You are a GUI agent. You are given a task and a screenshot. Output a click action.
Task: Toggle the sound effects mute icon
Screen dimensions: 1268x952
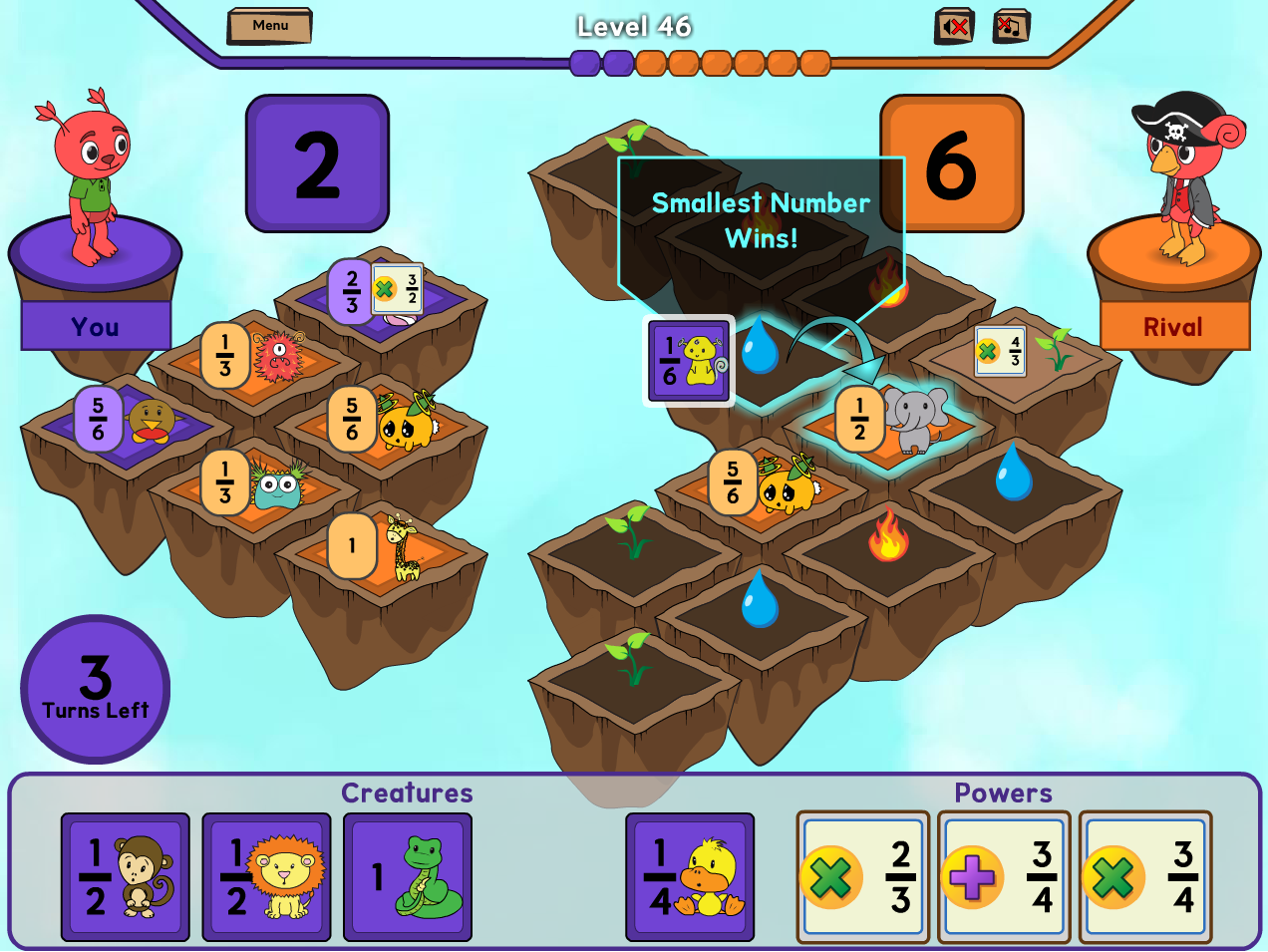tap(954, 27)
